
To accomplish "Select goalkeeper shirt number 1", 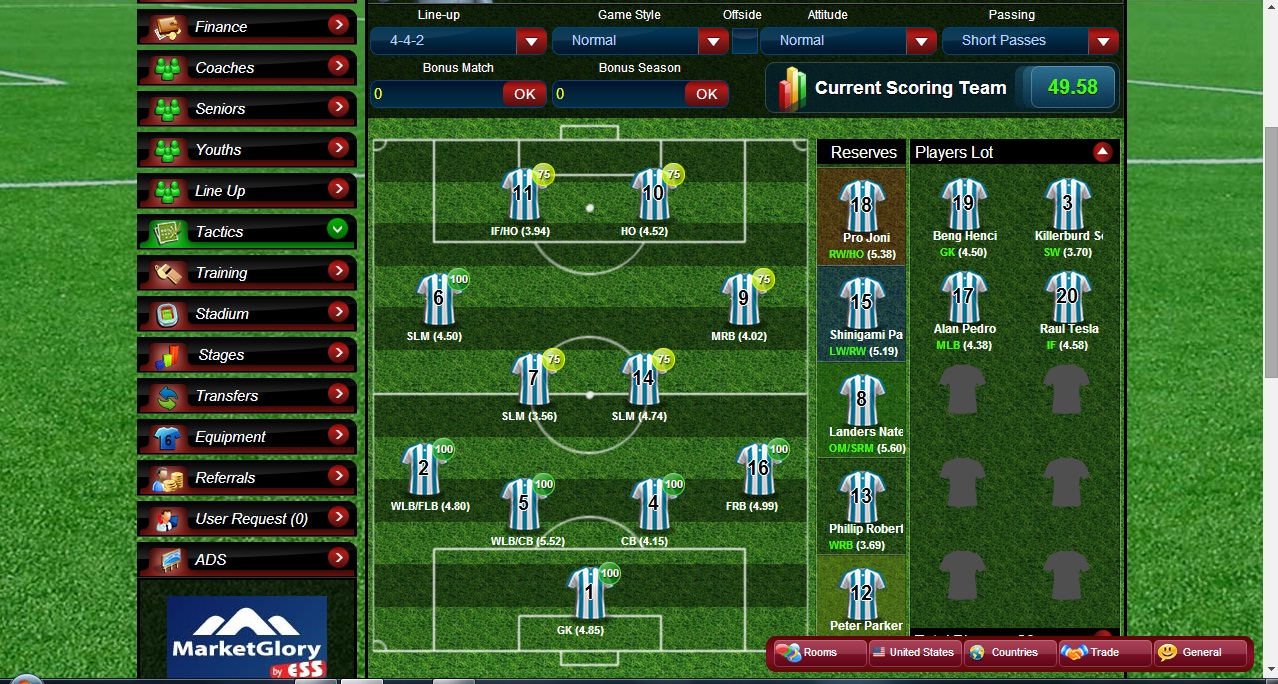I will [x=589, y=592].
